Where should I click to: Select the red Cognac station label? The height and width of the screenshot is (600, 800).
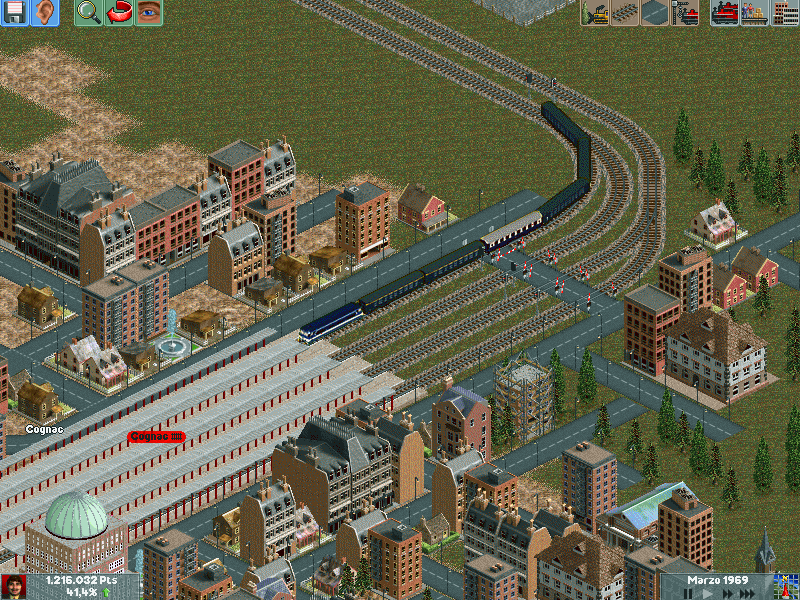point(156,437)
